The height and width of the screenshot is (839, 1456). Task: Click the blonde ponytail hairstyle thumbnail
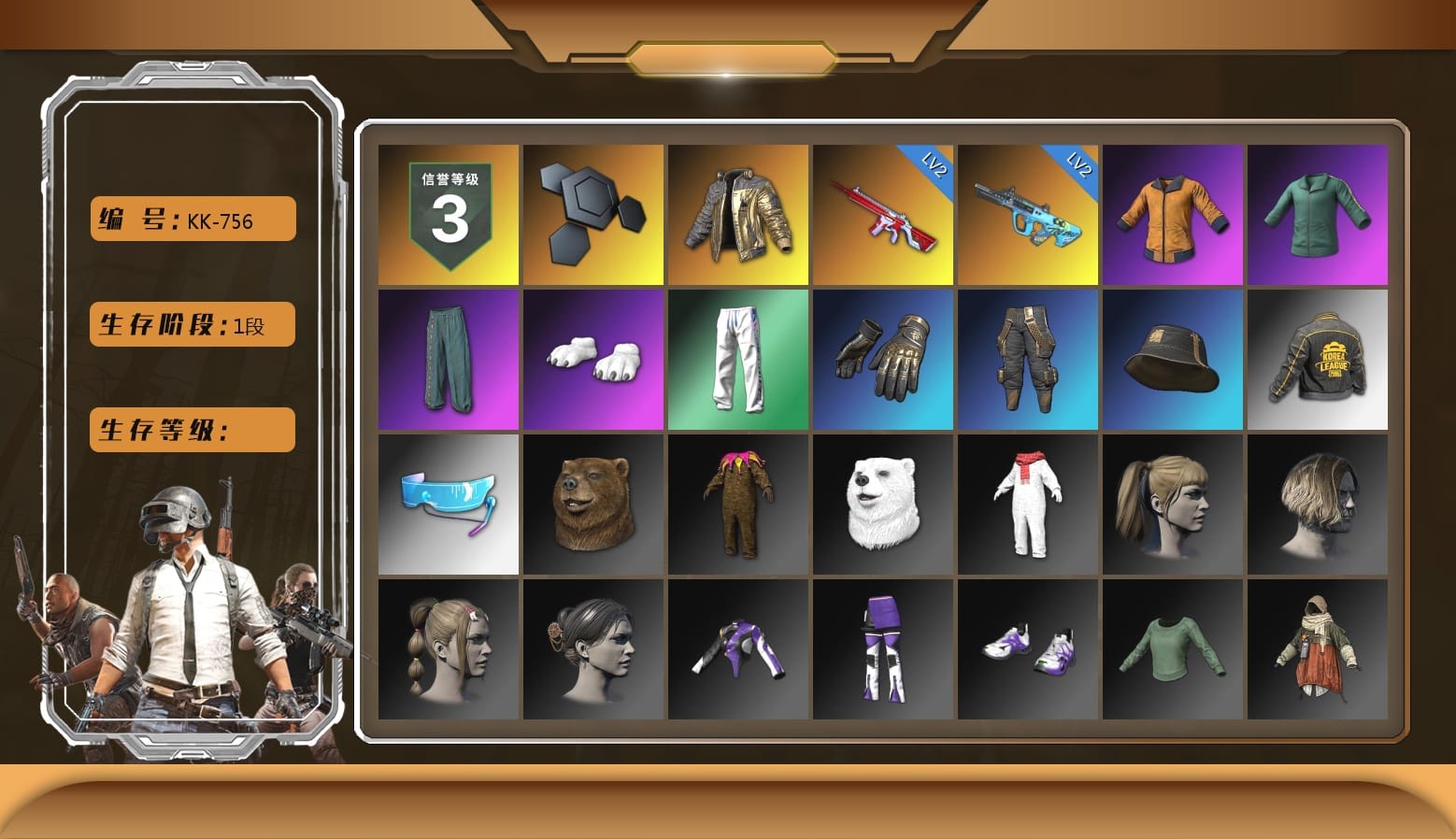1173,505
